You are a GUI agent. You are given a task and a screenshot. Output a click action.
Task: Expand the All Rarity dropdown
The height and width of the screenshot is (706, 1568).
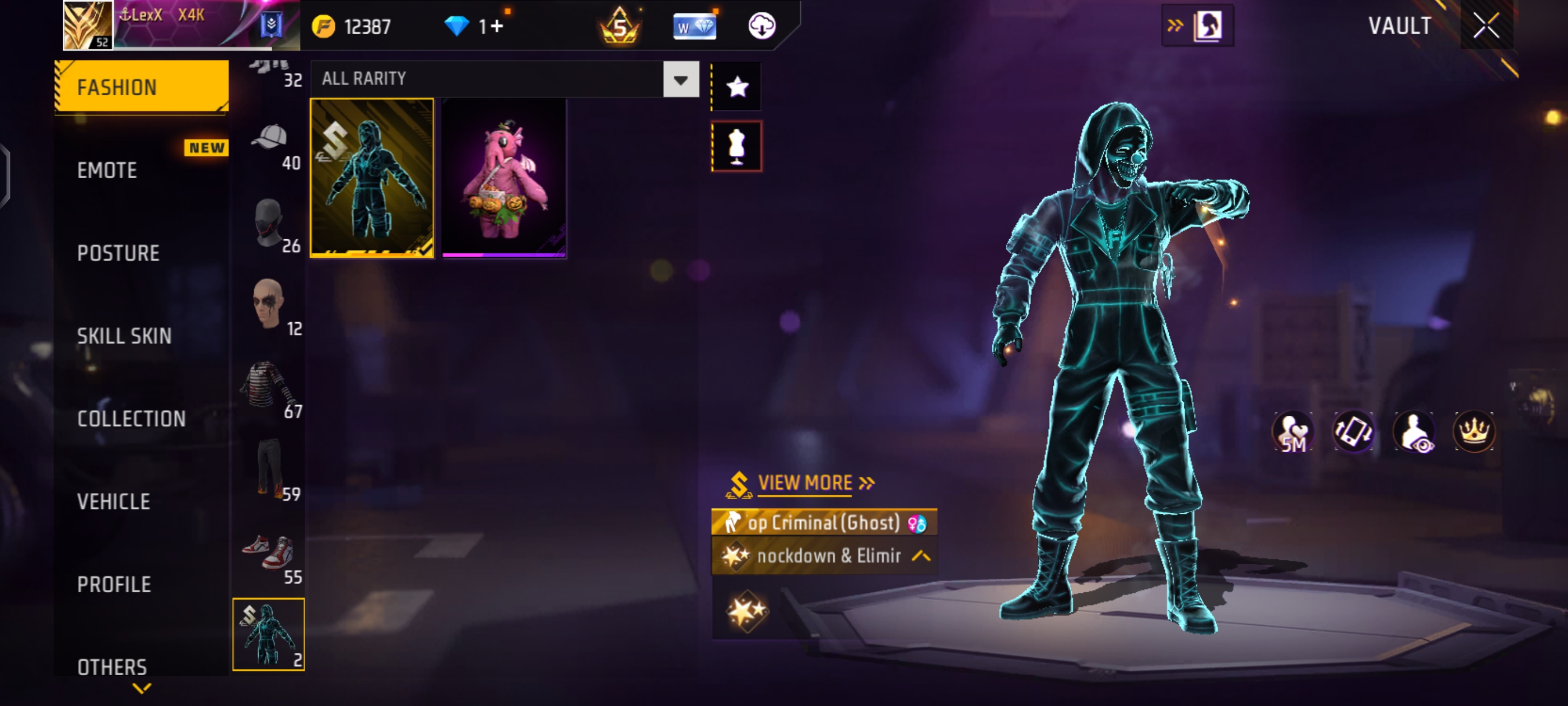pyautogui.click(x=680, y=79)
